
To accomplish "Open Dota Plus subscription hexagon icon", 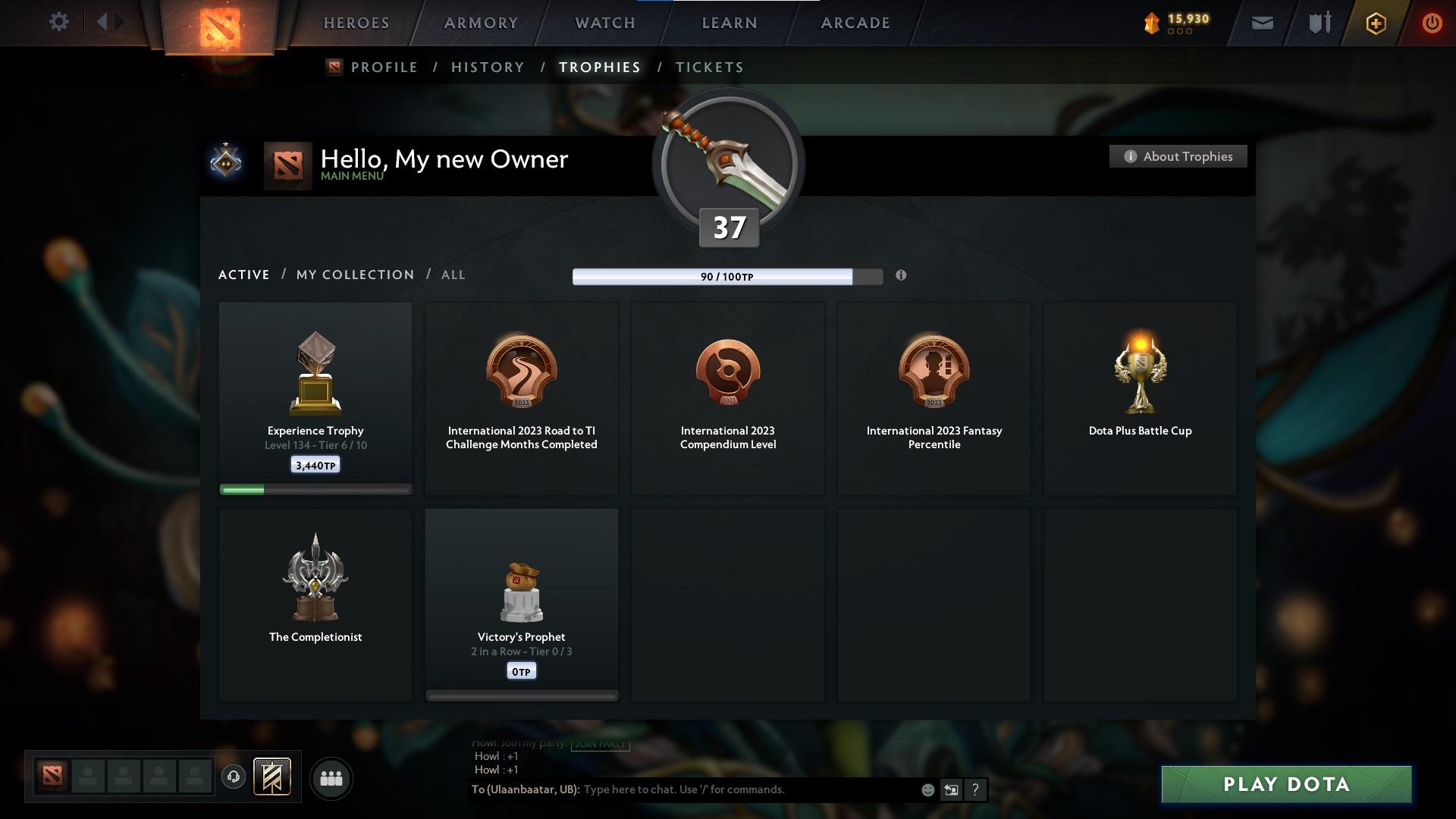I will pos(1375,23).
